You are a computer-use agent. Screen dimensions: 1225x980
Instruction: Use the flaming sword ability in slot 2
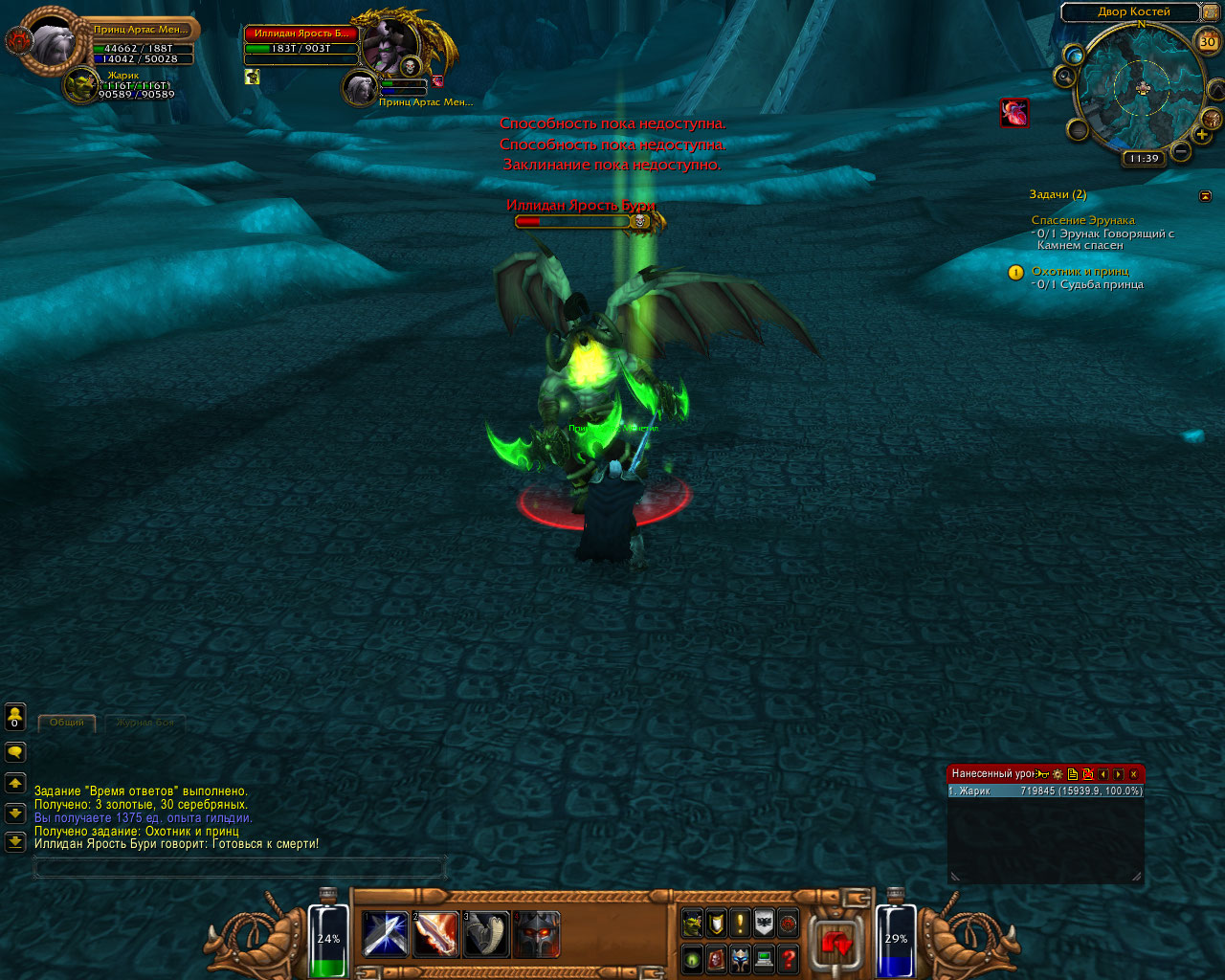click(x=436, y=934)
